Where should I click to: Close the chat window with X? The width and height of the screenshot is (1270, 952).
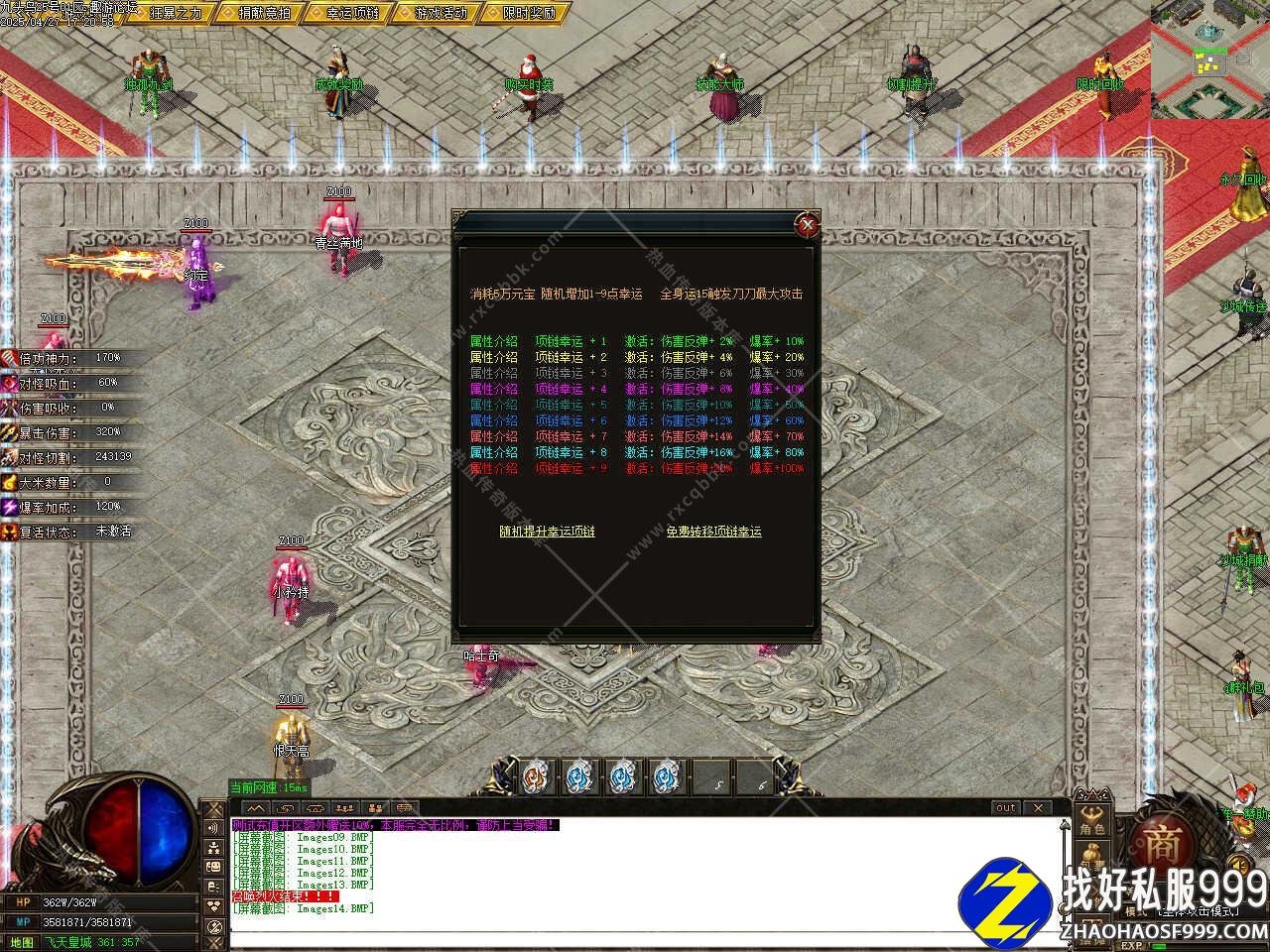(x=1037, y=808)
